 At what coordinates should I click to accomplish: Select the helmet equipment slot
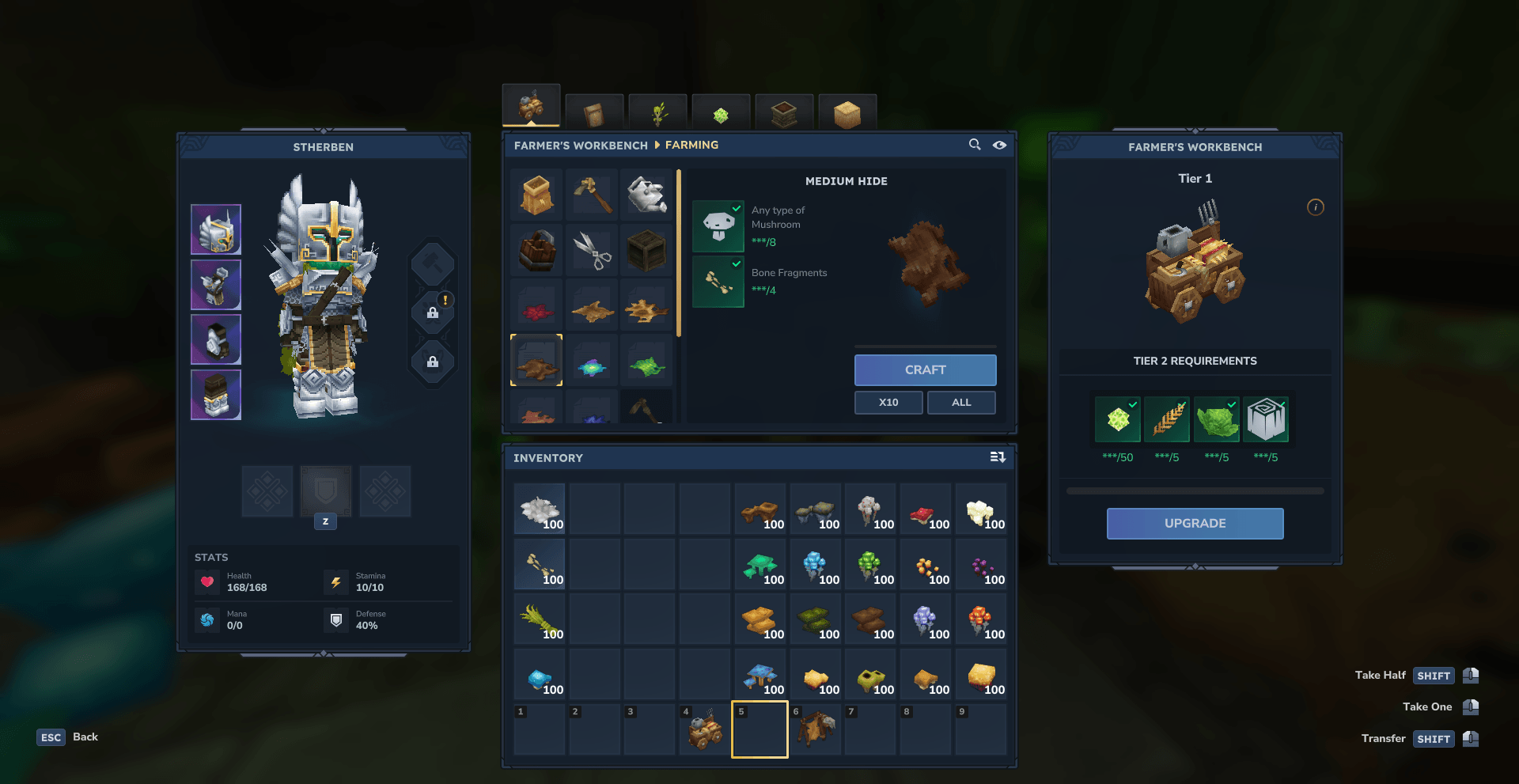[216, 229]
